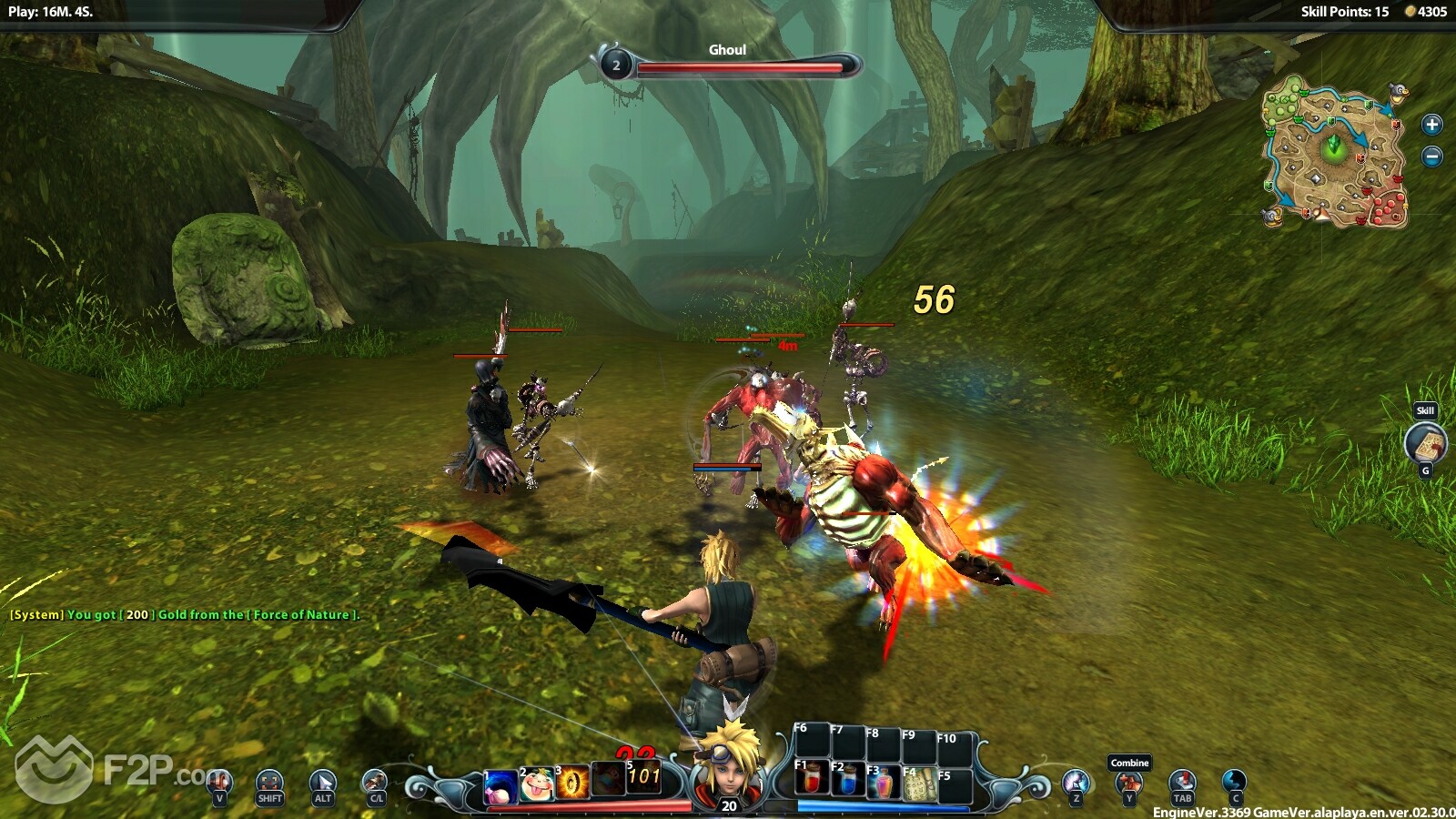The image size is (1456, 819).
Task: Click the blond hero portrait
Action: point(728,763)
